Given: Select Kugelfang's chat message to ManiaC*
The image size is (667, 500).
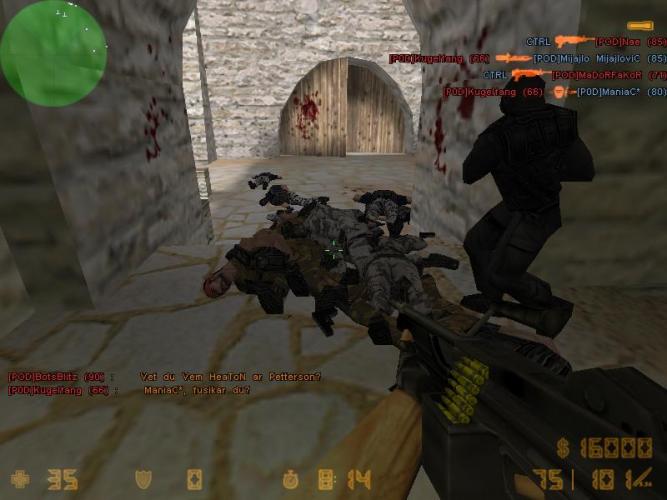Looking at the screenshot, I should (x=130, y=390).
